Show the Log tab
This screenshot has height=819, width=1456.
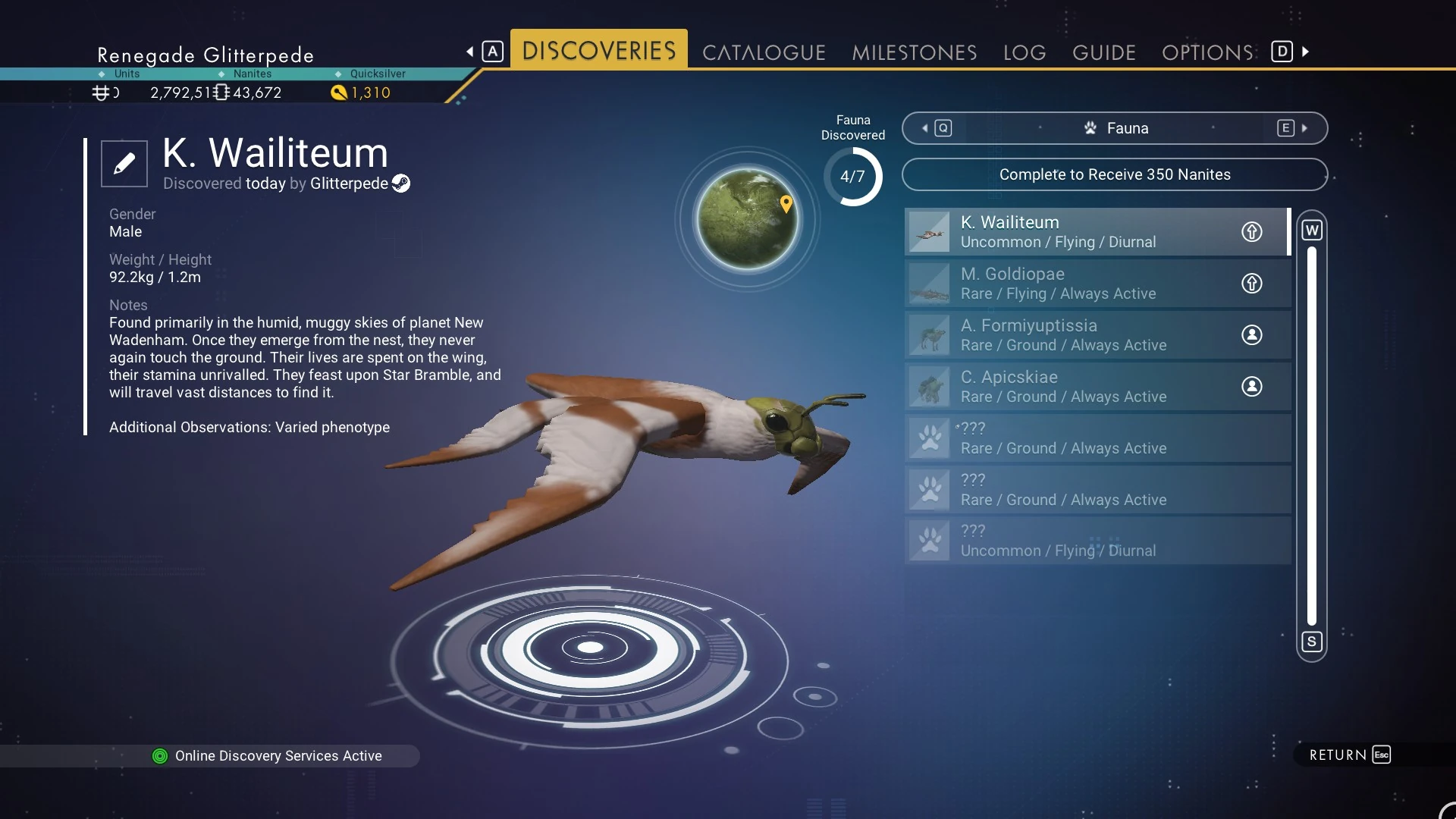(x=1024, y=52)
